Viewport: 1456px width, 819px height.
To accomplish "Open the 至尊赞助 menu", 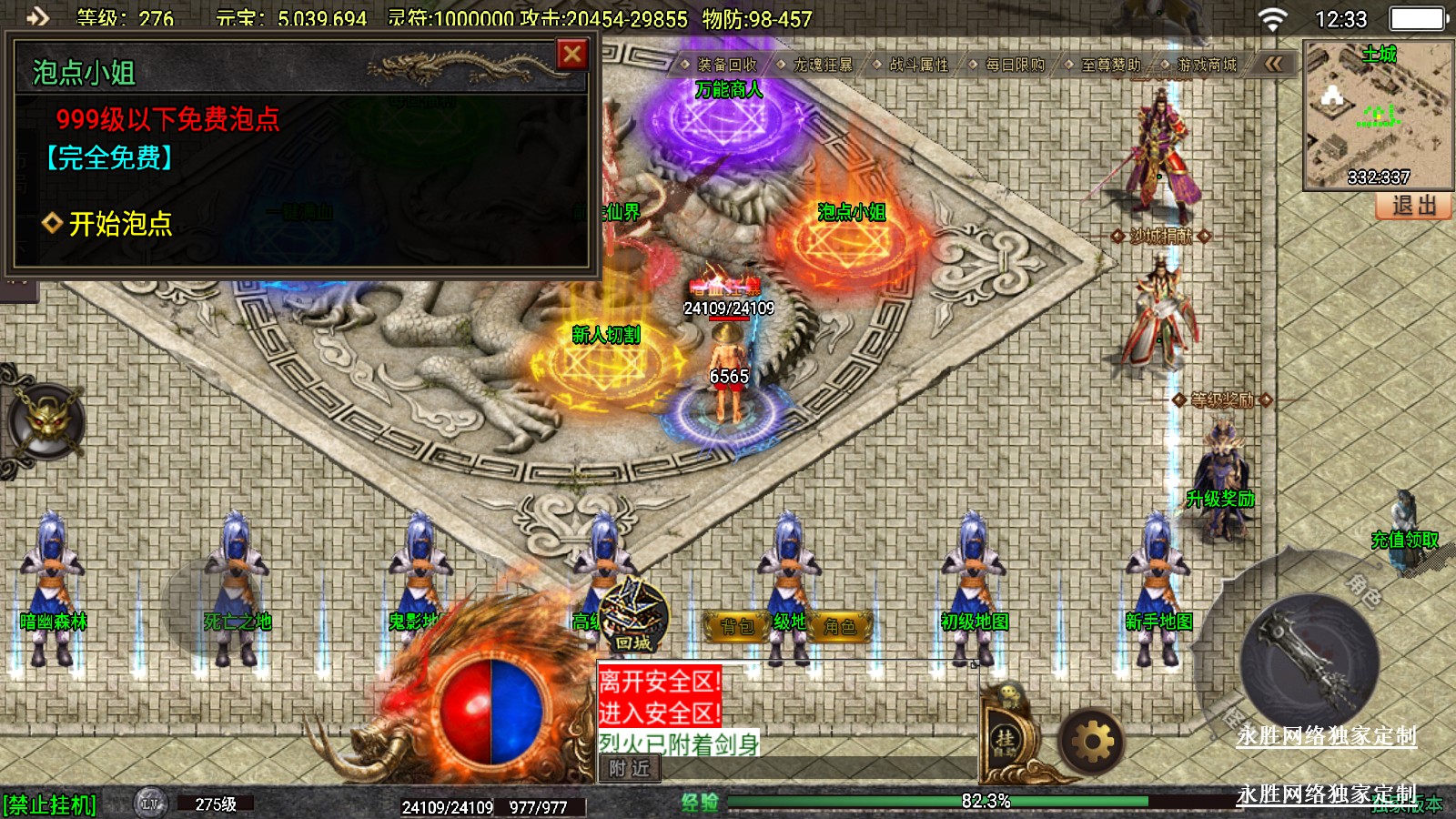I will [x=1110, y=65].
